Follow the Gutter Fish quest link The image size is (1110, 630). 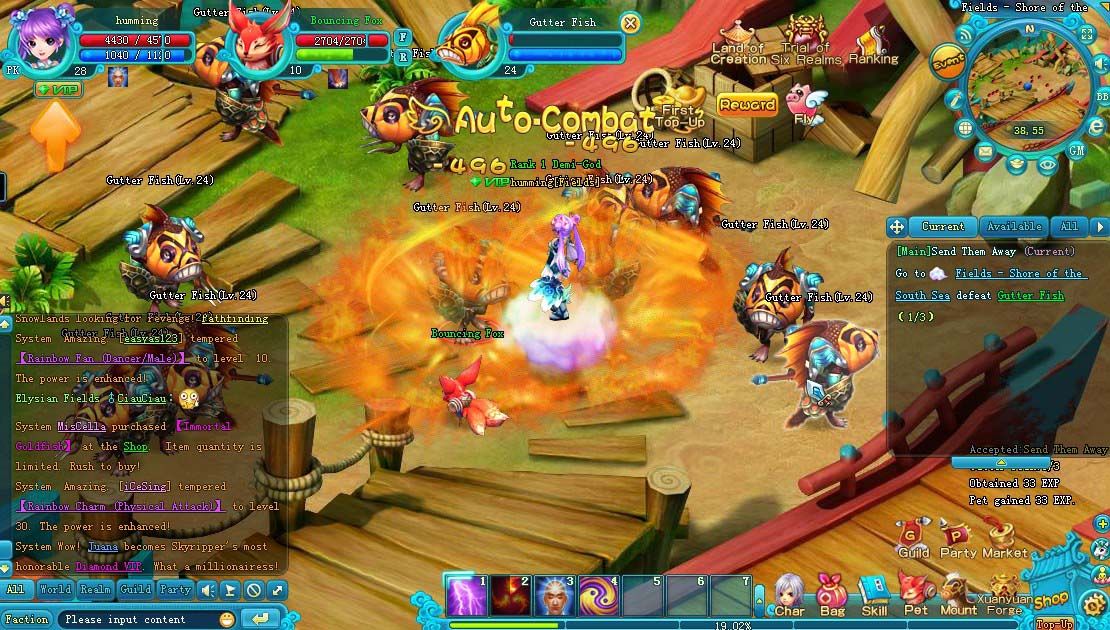pos(1030,296)
